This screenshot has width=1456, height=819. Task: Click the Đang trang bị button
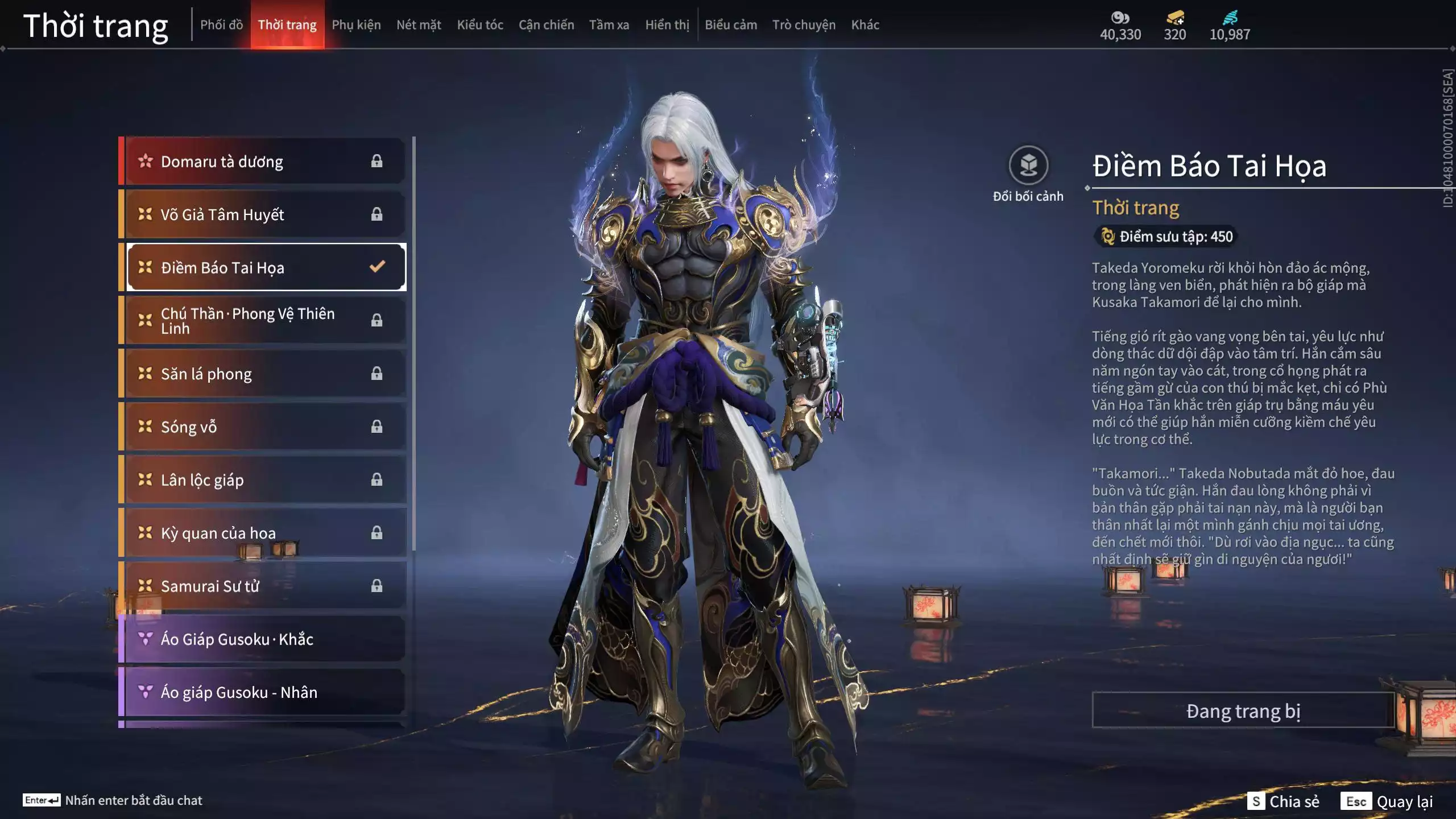coord(1243,710)
